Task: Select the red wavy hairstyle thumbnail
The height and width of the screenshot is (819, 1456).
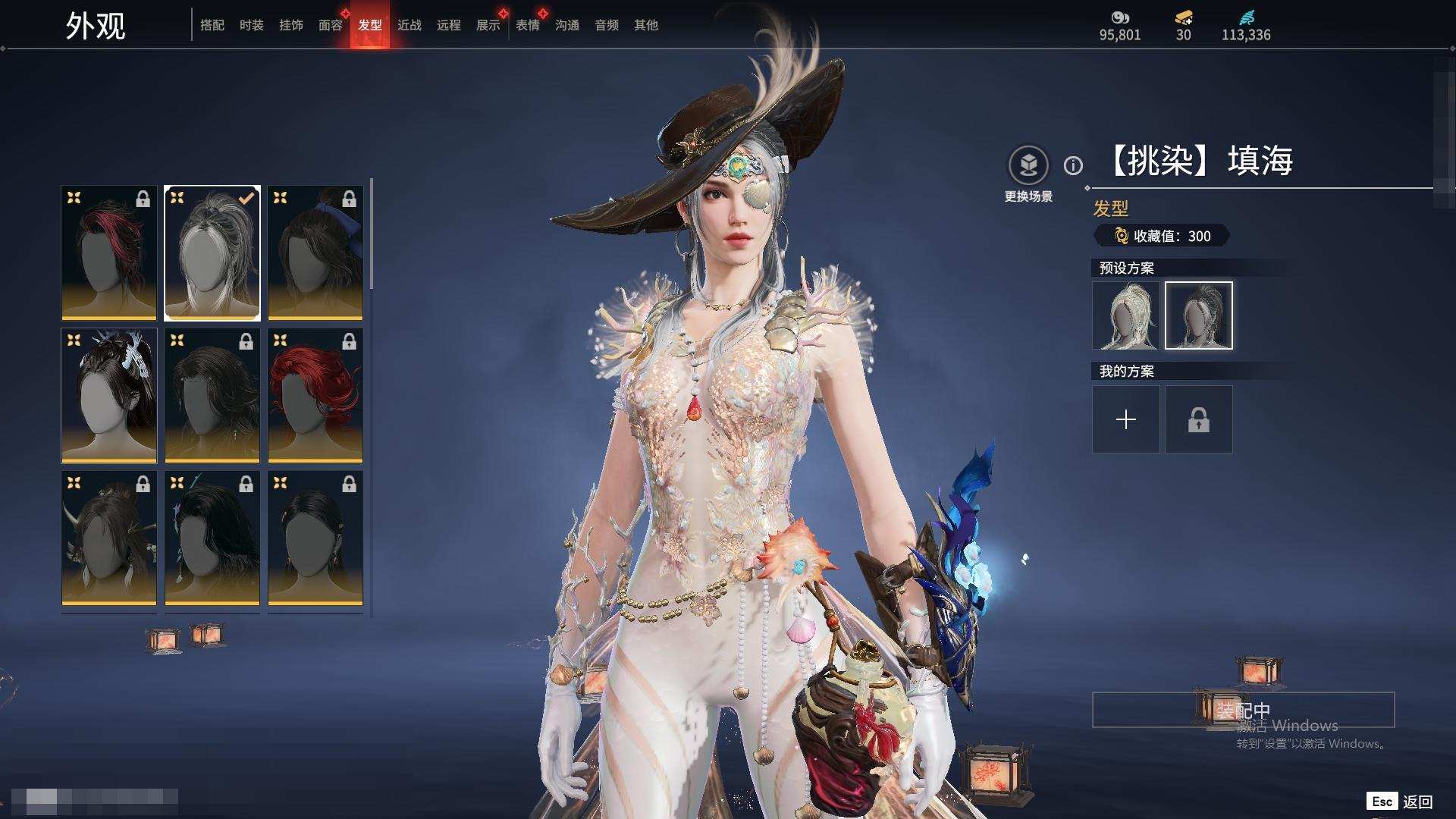Action: [315, 395]
